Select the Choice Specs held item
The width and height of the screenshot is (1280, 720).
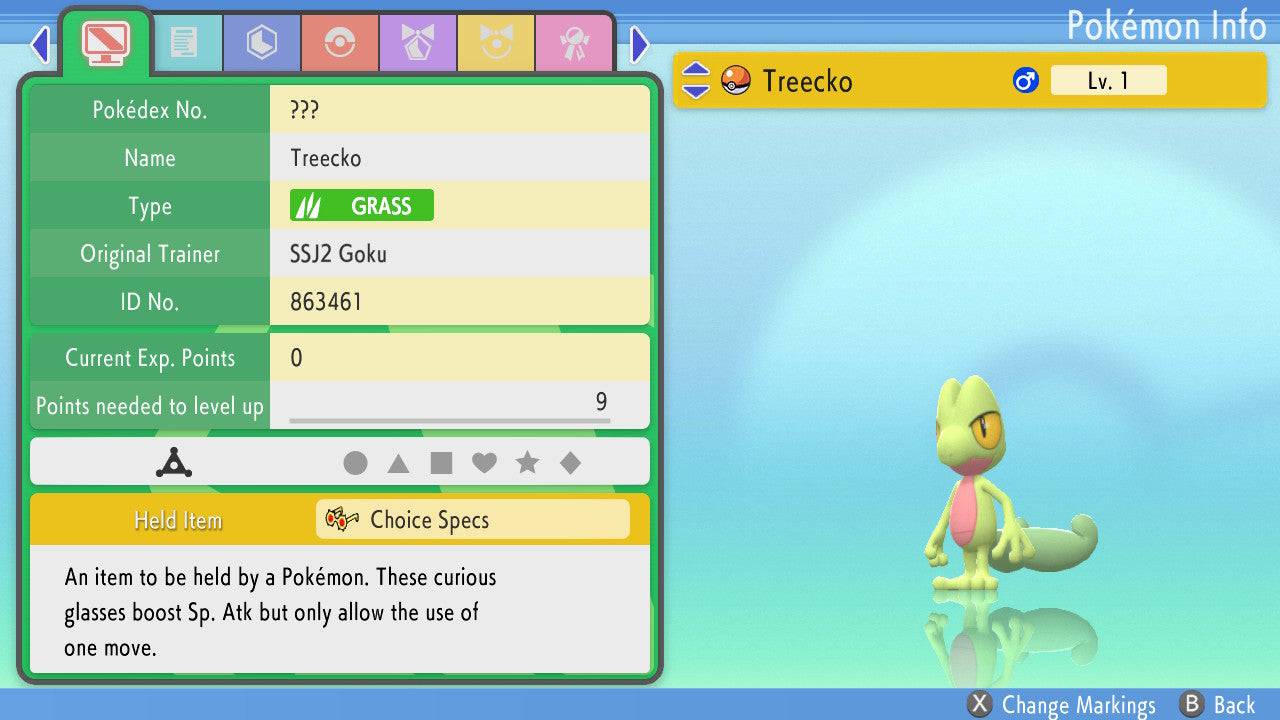(472, 520)
